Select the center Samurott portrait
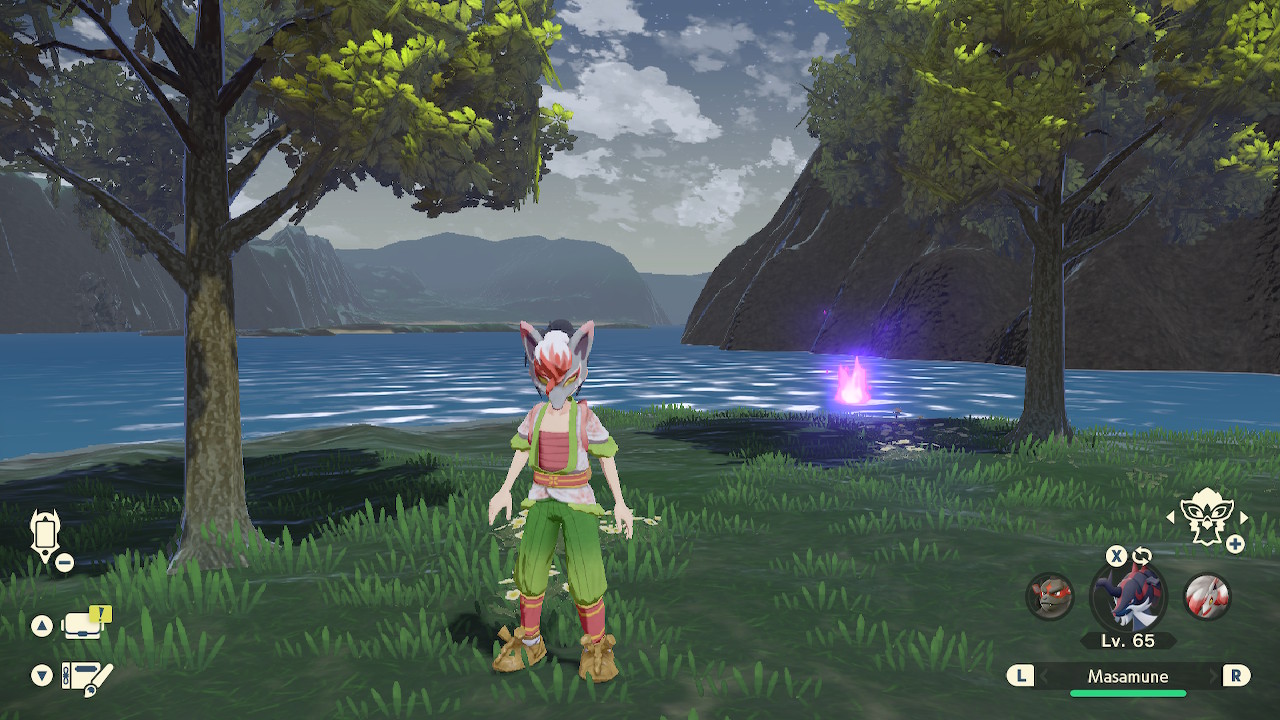Viewport: 1280px width, 720px height. pos(1128,597)
